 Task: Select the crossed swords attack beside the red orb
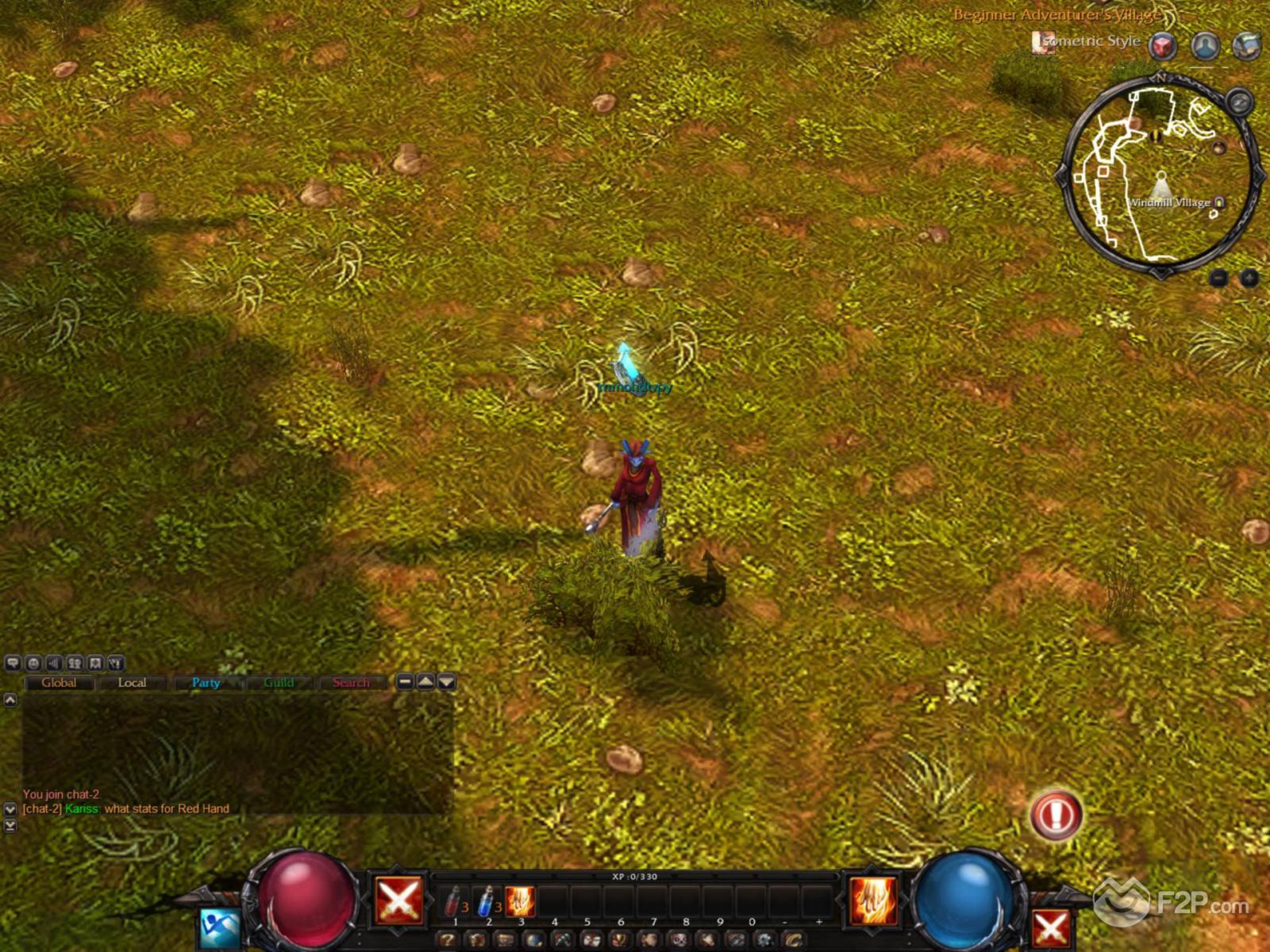point(398,900)
